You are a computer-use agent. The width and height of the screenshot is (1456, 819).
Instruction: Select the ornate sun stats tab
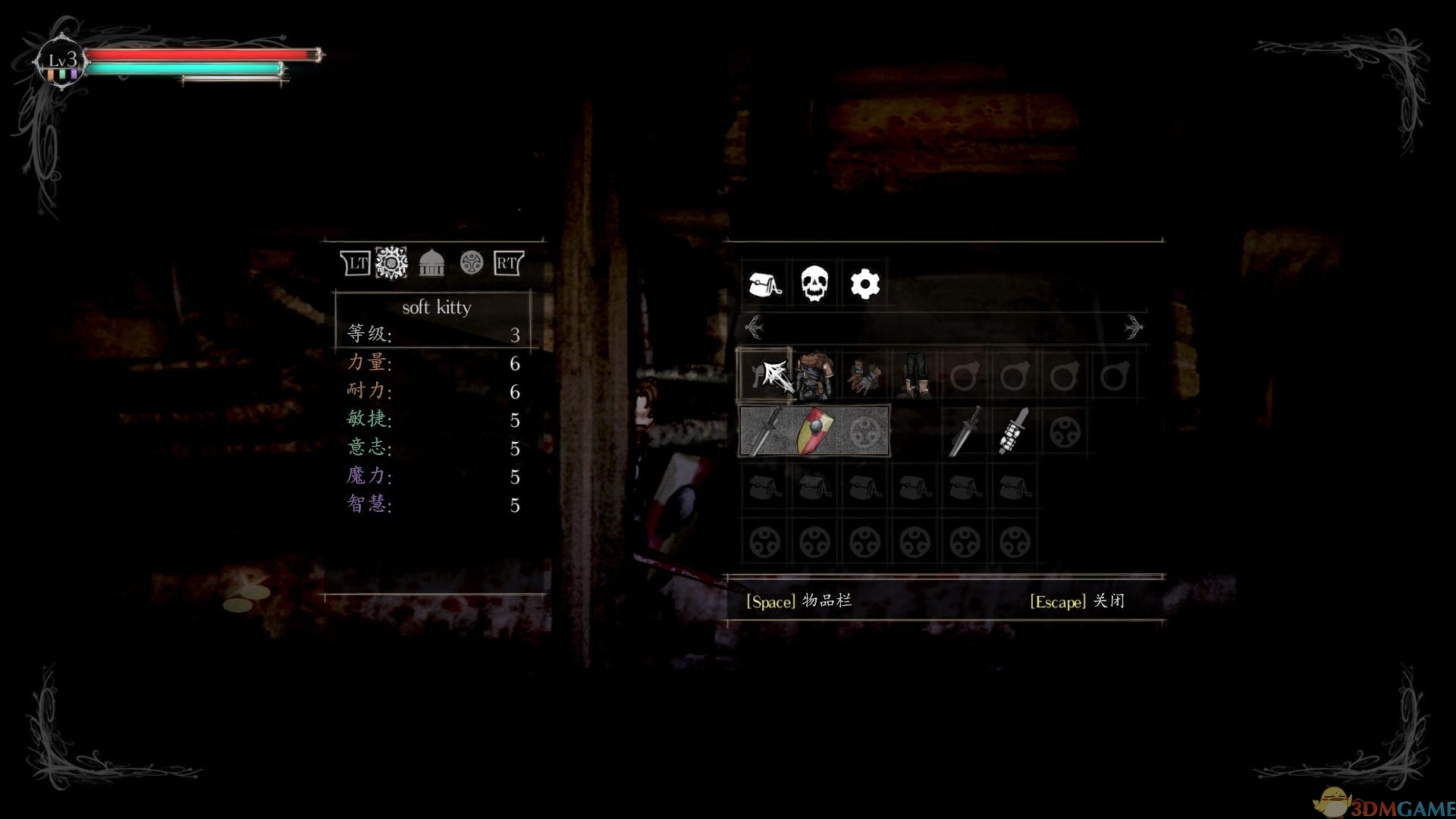pos(391,263)
